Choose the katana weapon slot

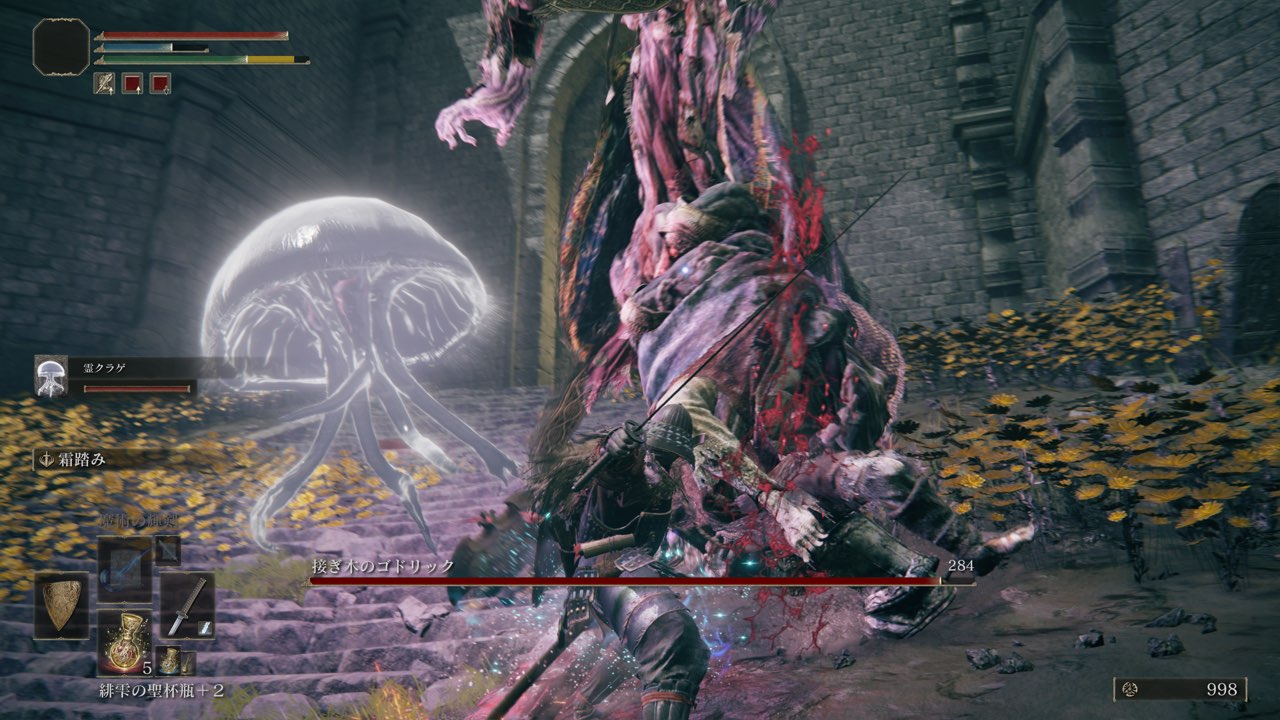pos(187,605)
